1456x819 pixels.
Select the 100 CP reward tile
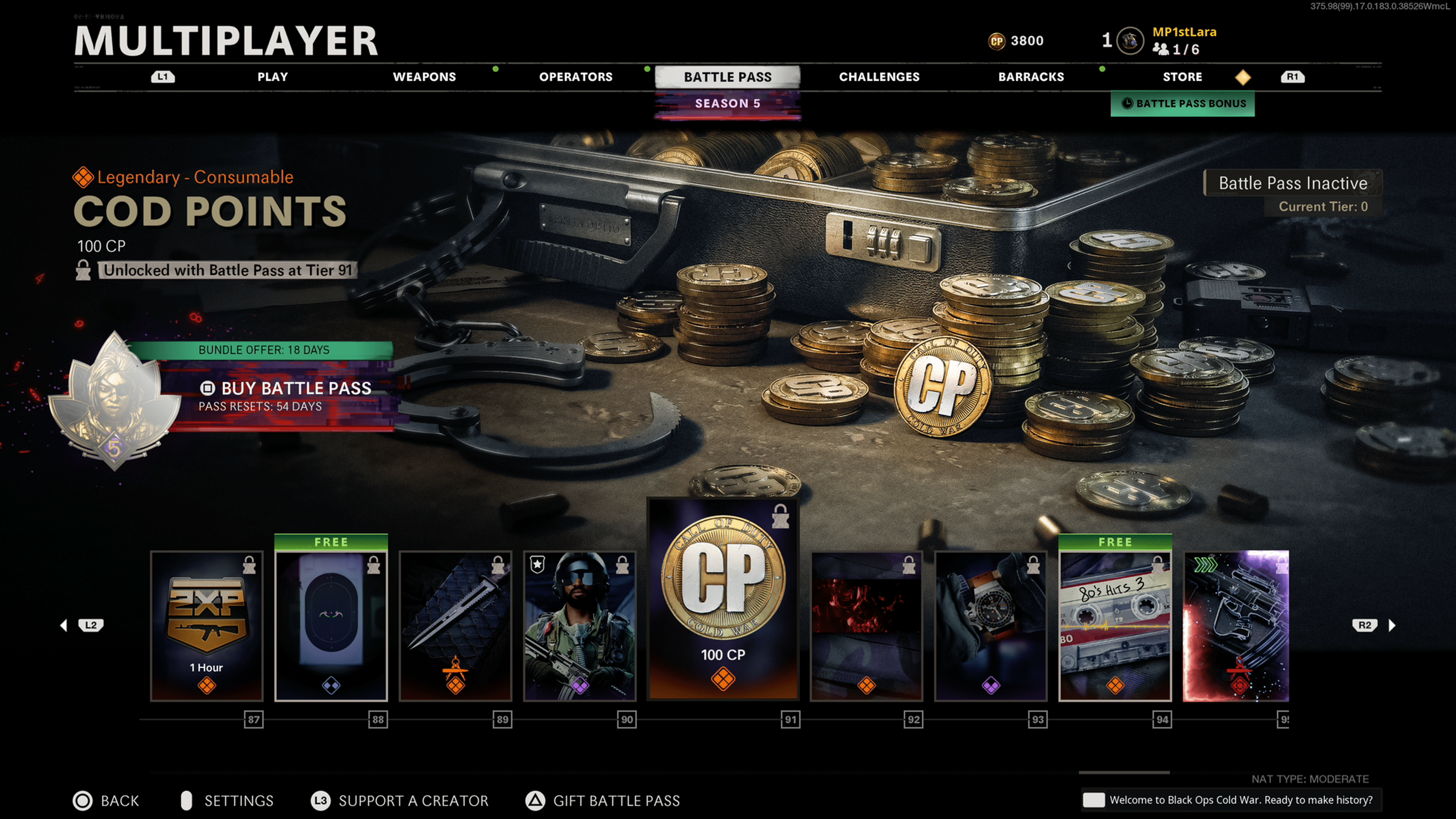[723, 599]
